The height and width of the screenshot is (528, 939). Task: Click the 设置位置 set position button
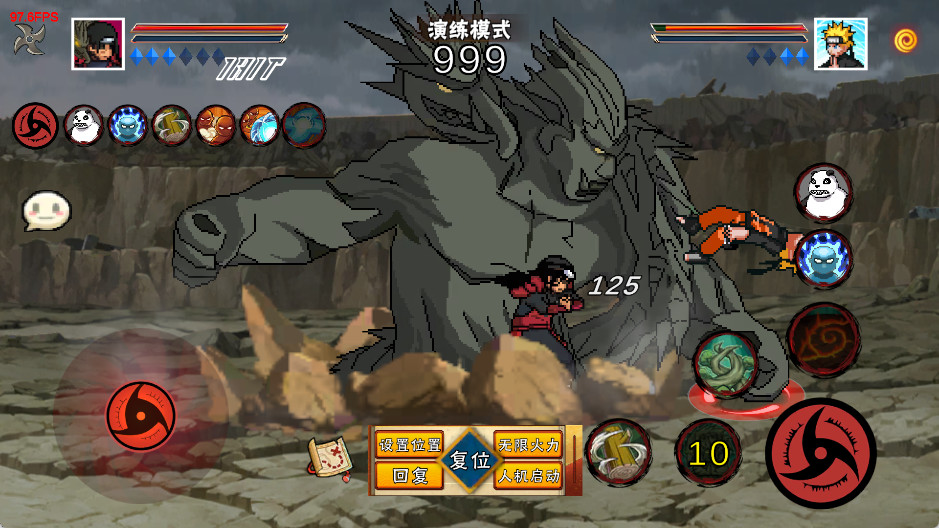[x=408, y=444]
